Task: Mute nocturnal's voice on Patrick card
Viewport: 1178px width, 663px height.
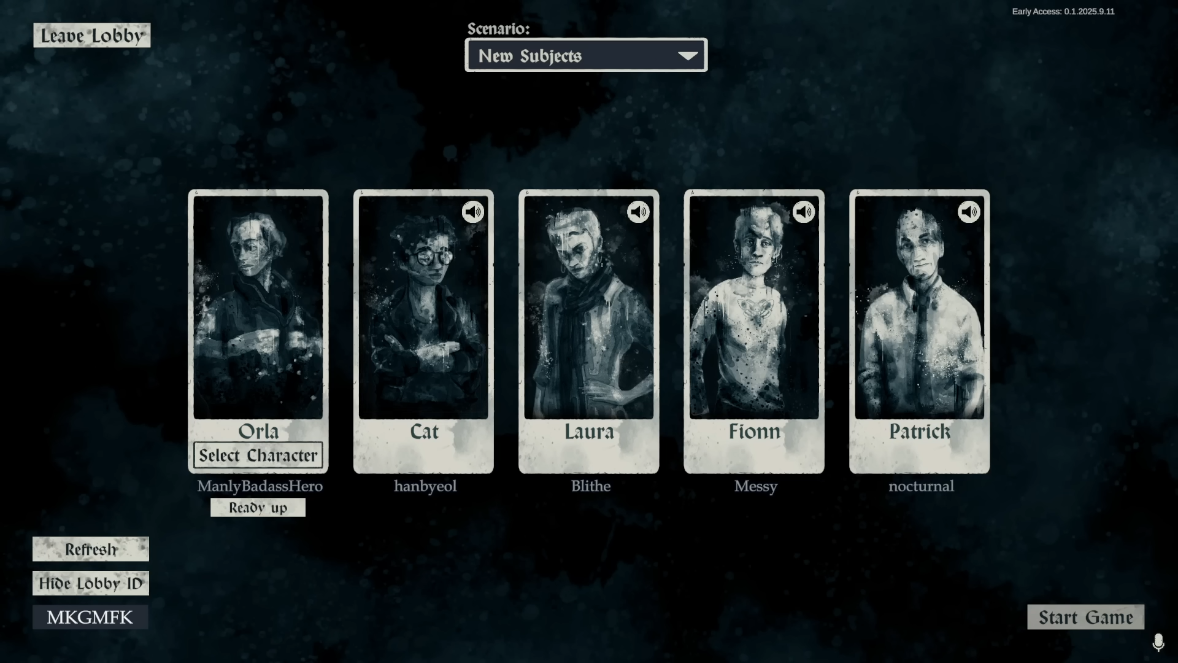Action: pyautogui.click(x=969, y=212)
